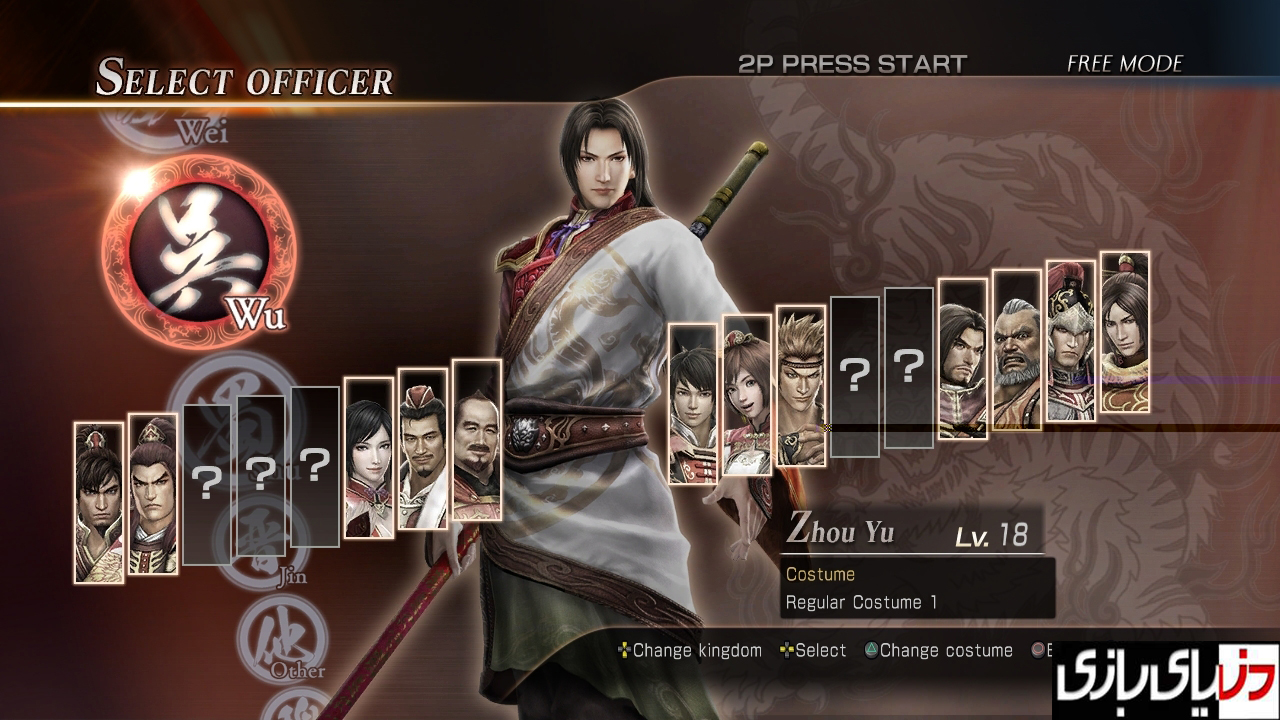Pick the long-haired officer in the gold collar
Viewport: 1280px width, 720px height.
(x=1125, y=331)
